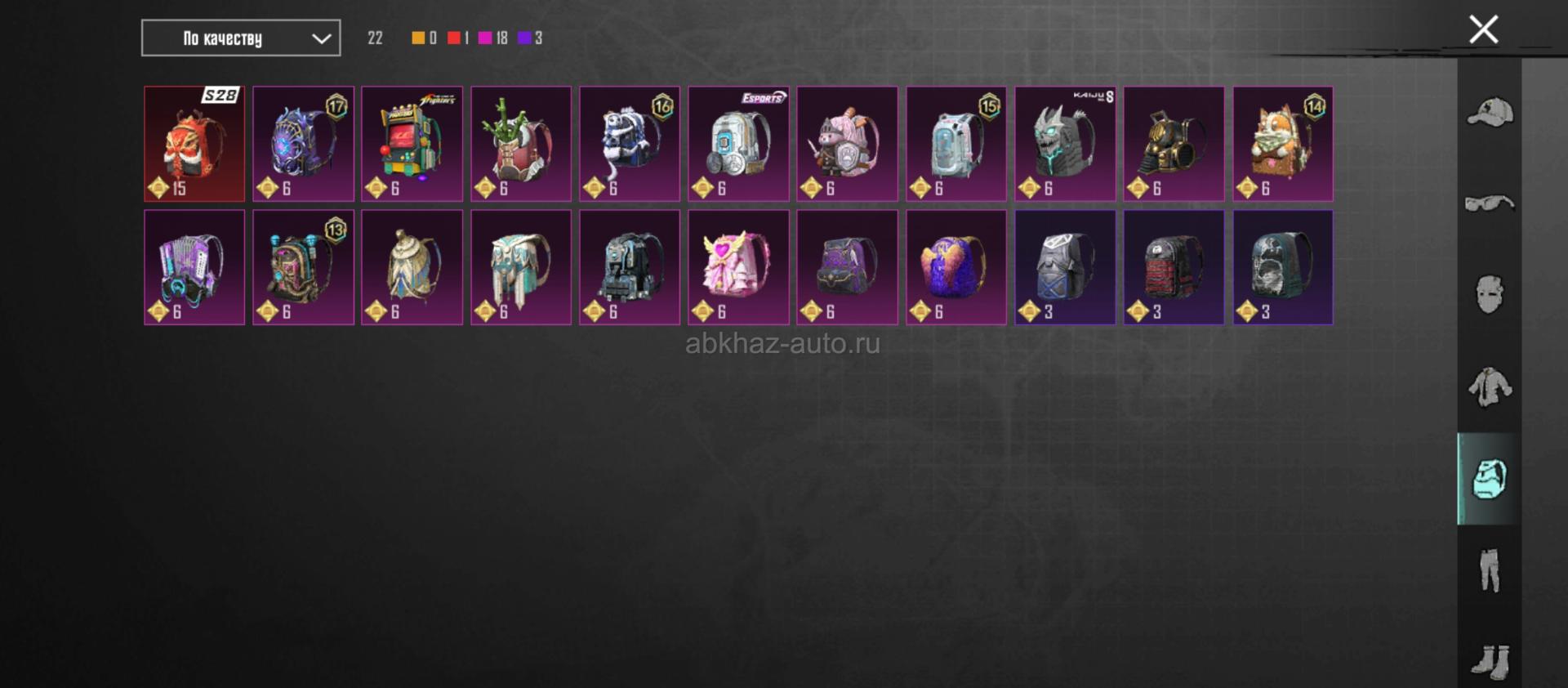Select the Kaiju monster head backpack
Screen dimensions: 1568x688
coord(1065,144)
